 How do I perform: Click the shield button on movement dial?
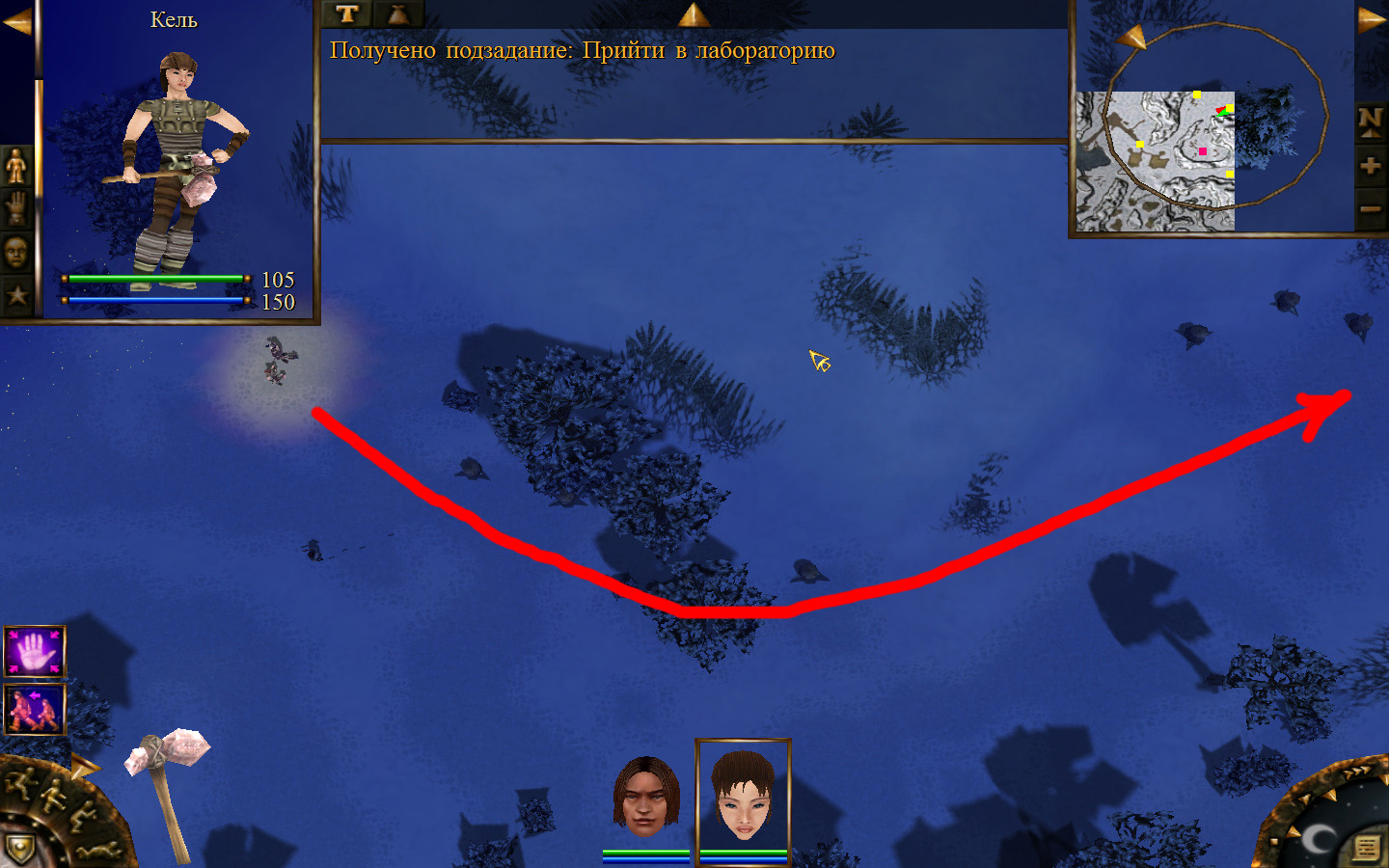tap(19, 849)
